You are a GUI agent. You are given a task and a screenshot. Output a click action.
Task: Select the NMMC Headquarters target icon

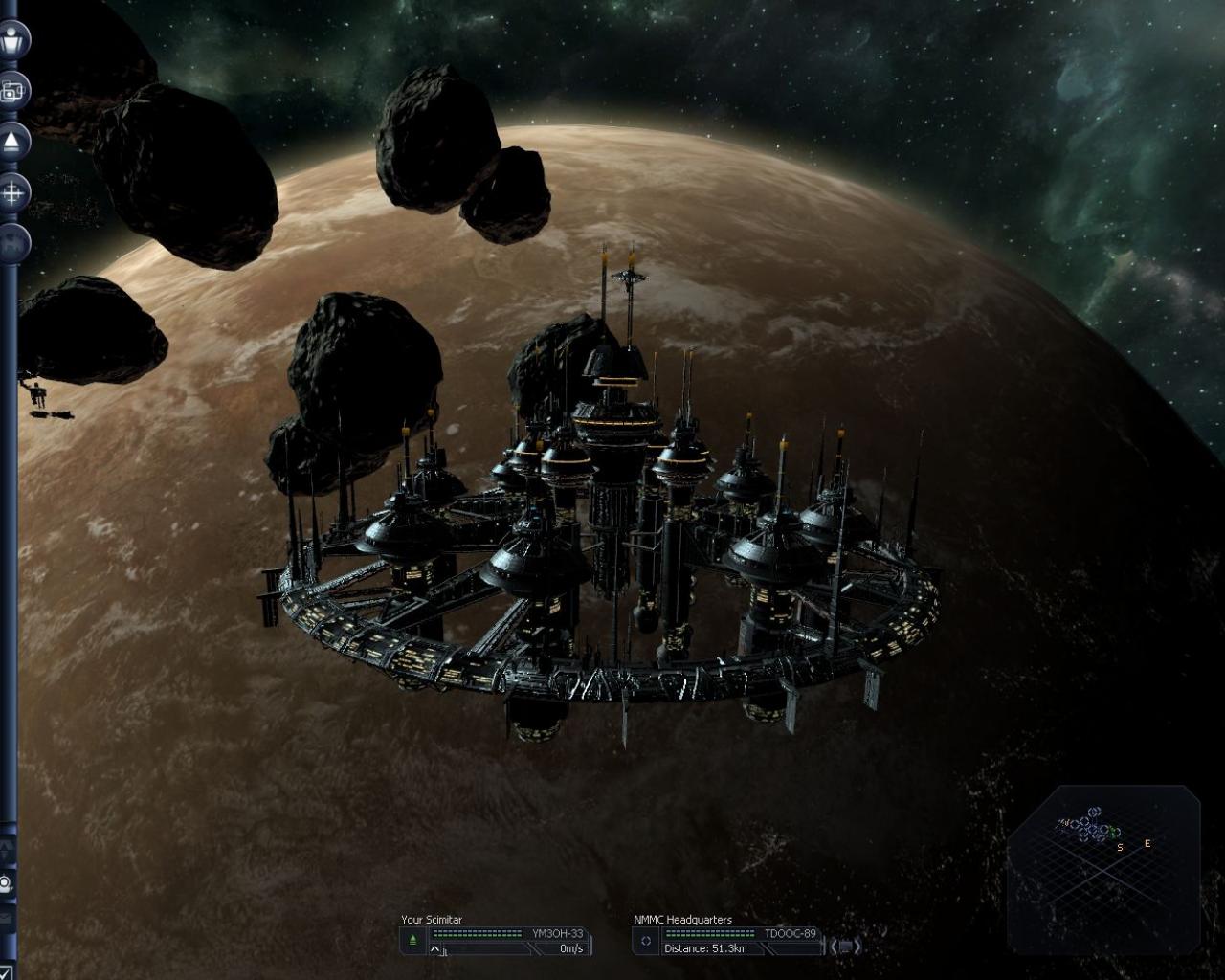tap(646, 941)
